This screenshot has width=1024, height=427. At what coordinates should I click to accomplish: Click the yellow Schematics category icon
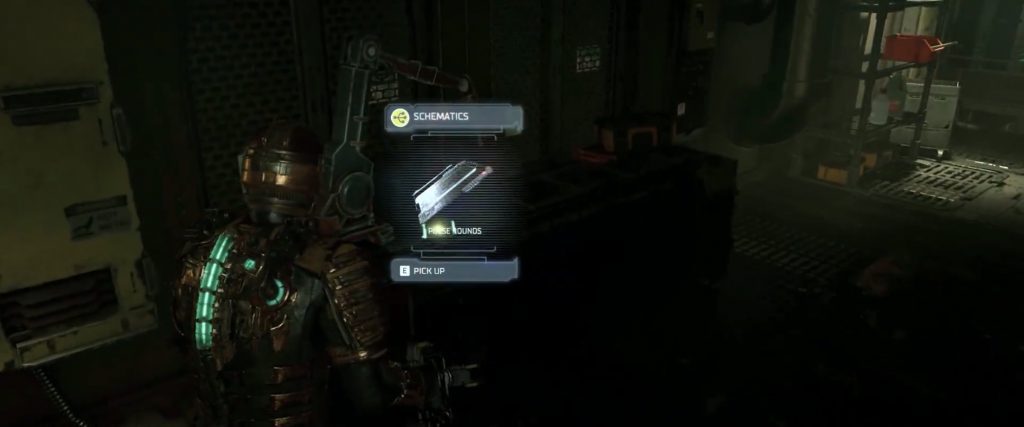click(400, 117)
